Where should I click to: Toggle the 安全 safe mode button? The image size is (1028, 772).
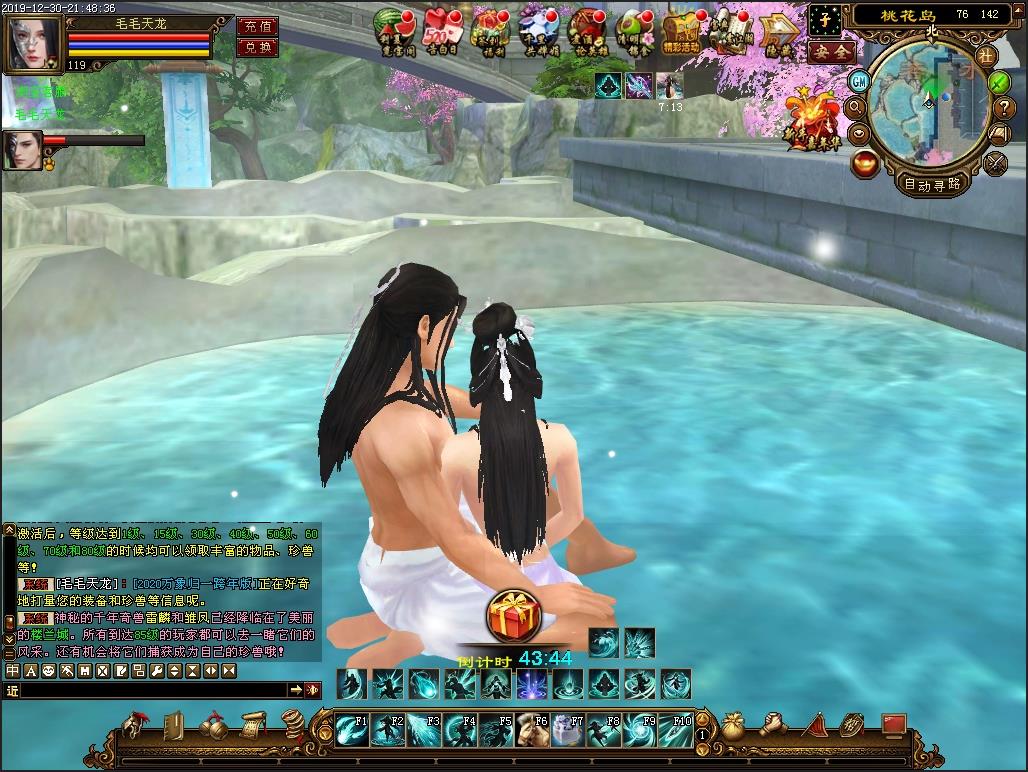(x=831, y=50)
